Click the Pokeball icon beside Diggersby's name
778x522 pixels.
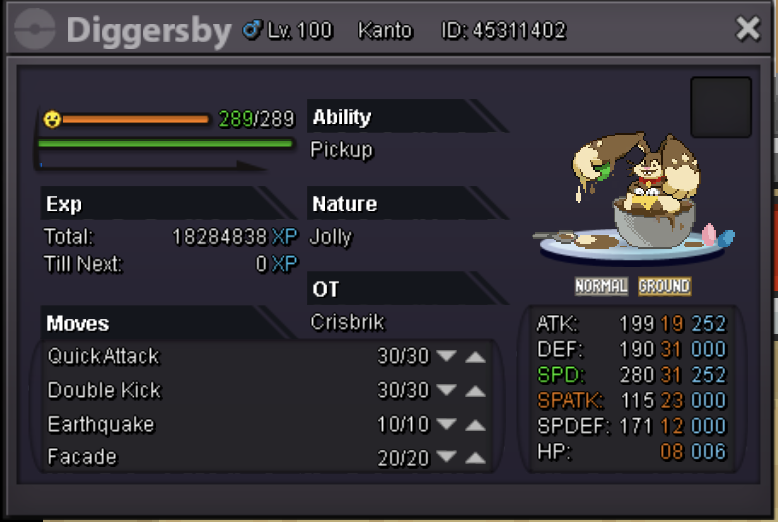(x=36, y=30)
